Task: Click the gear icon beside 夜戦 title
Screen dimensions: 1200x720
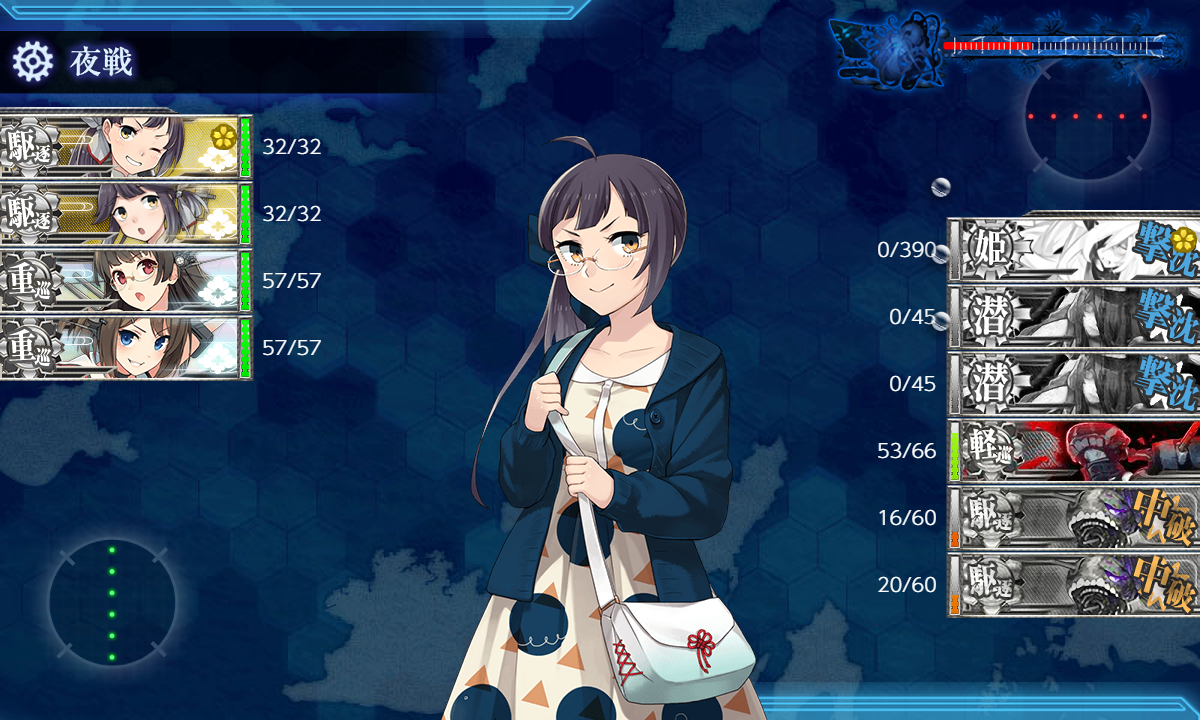Action: click(32, 62)
